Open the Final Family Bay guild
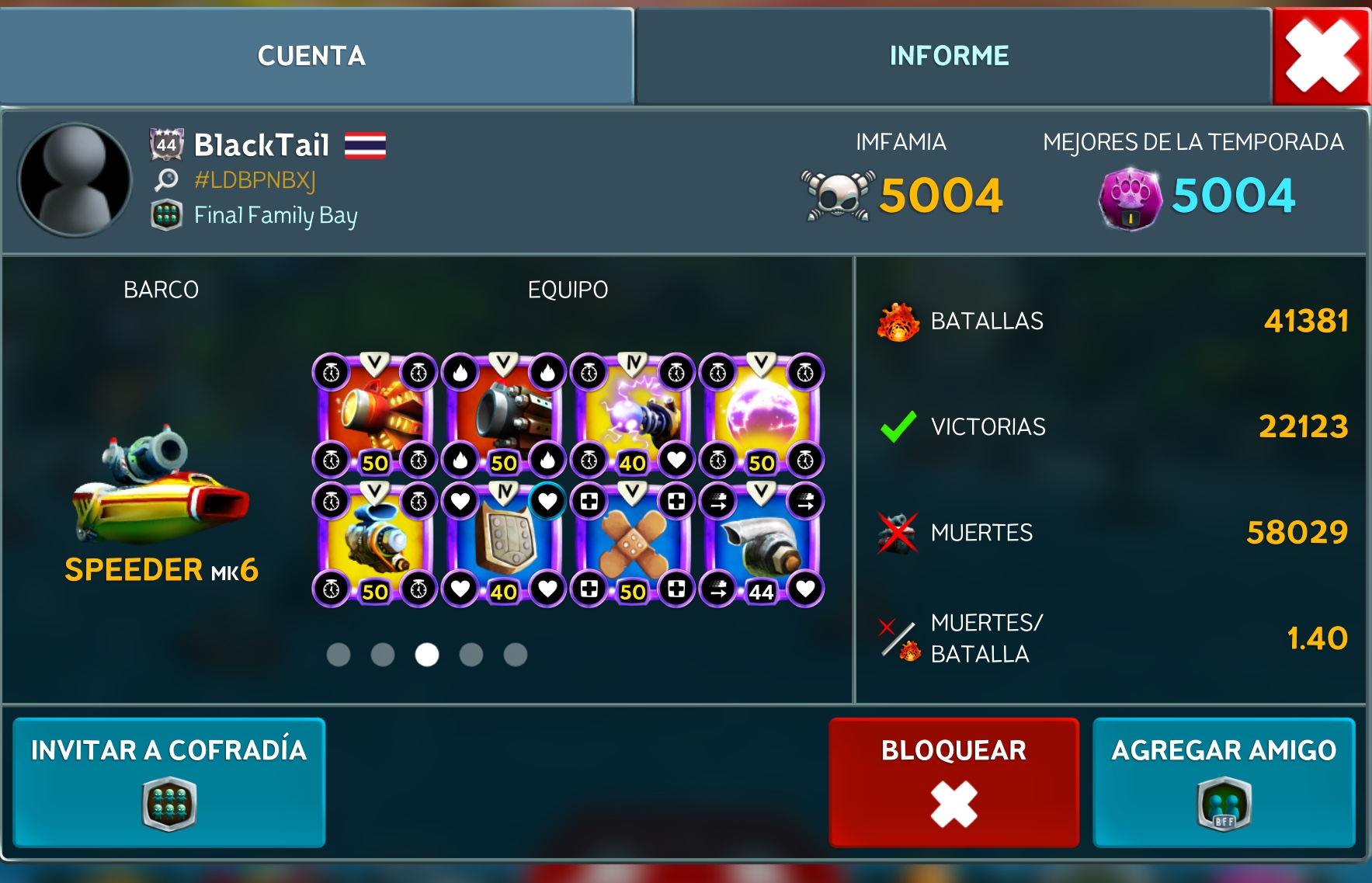Viewport: 1372px width, 883px height. coord(275,215)
